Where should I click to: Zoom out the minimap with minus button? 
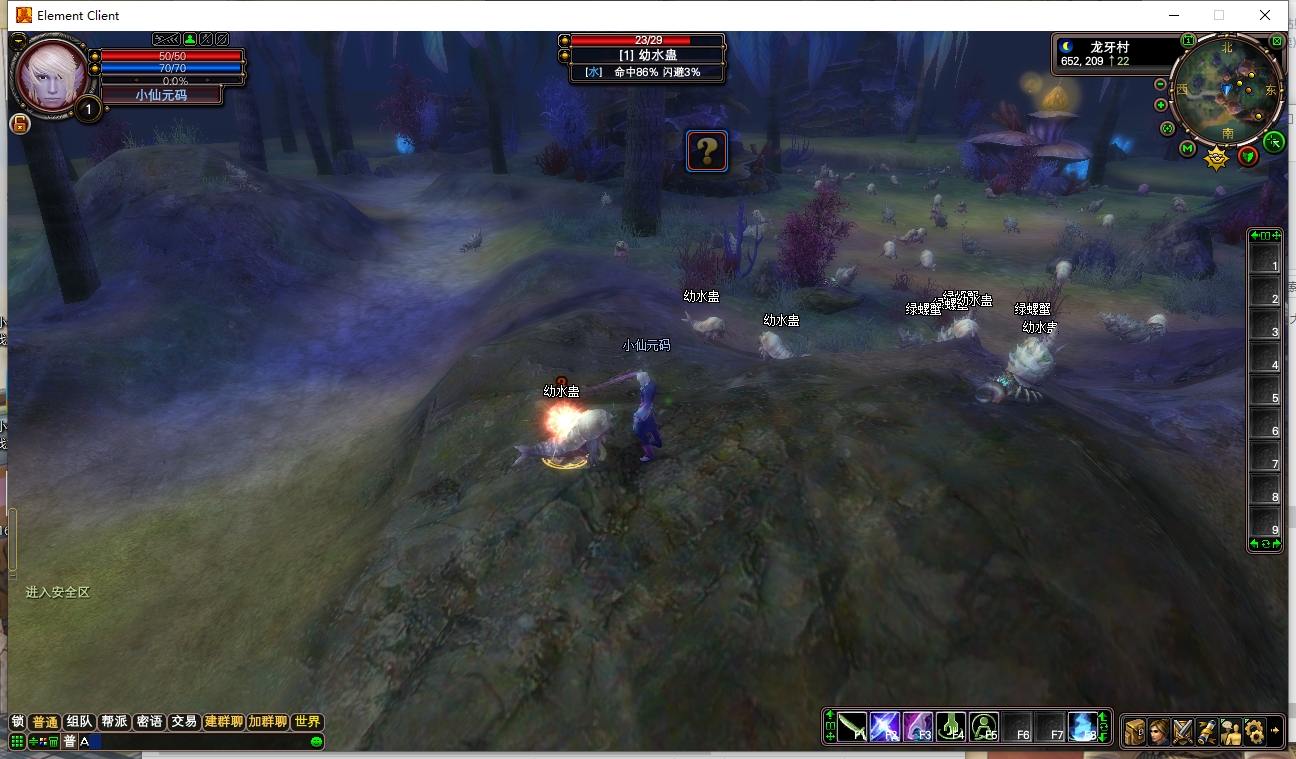tap(1160, 85)
